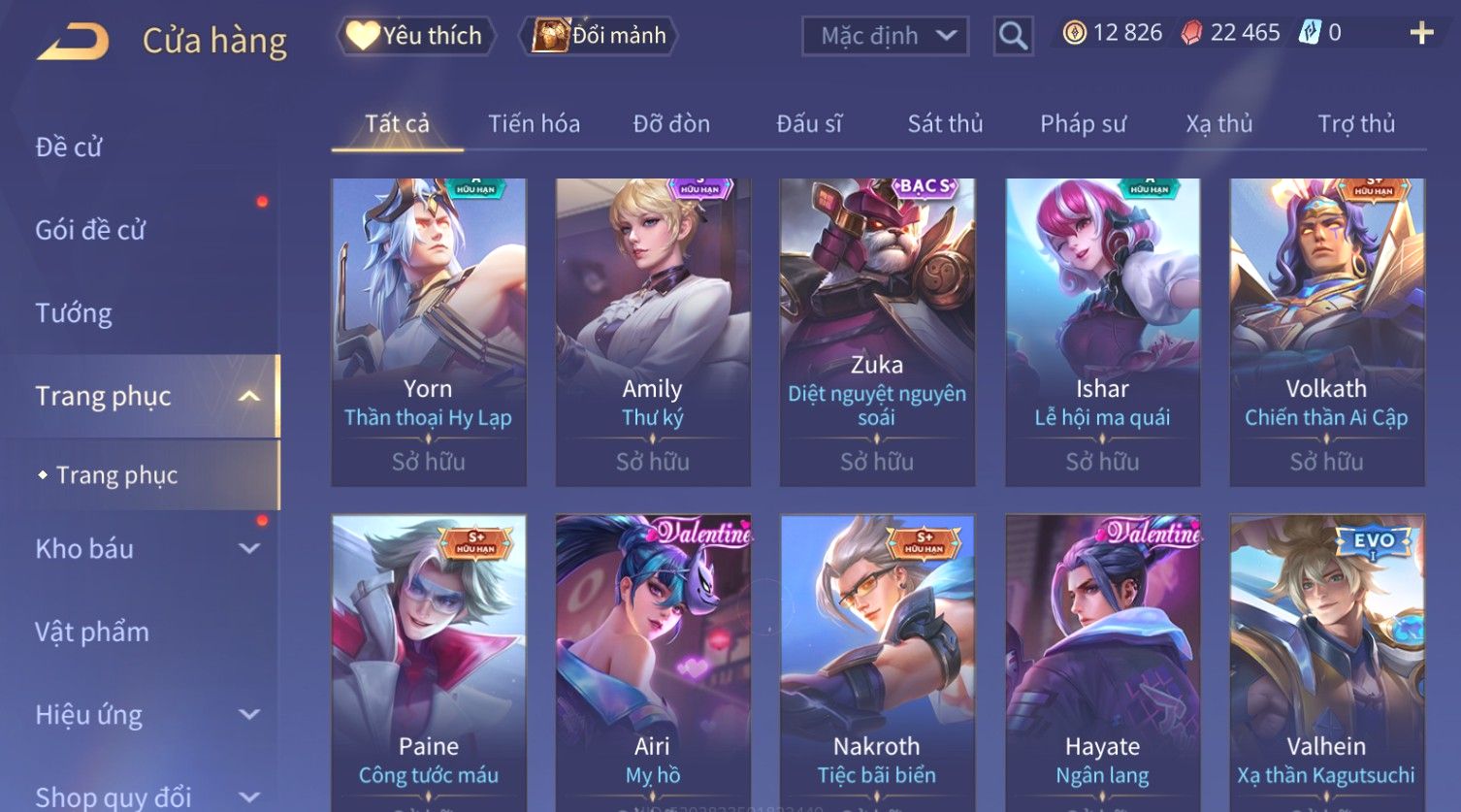Select the Sát thủ category tab
This screenshot has height=812, width=1461.
[x=945, y=124]
